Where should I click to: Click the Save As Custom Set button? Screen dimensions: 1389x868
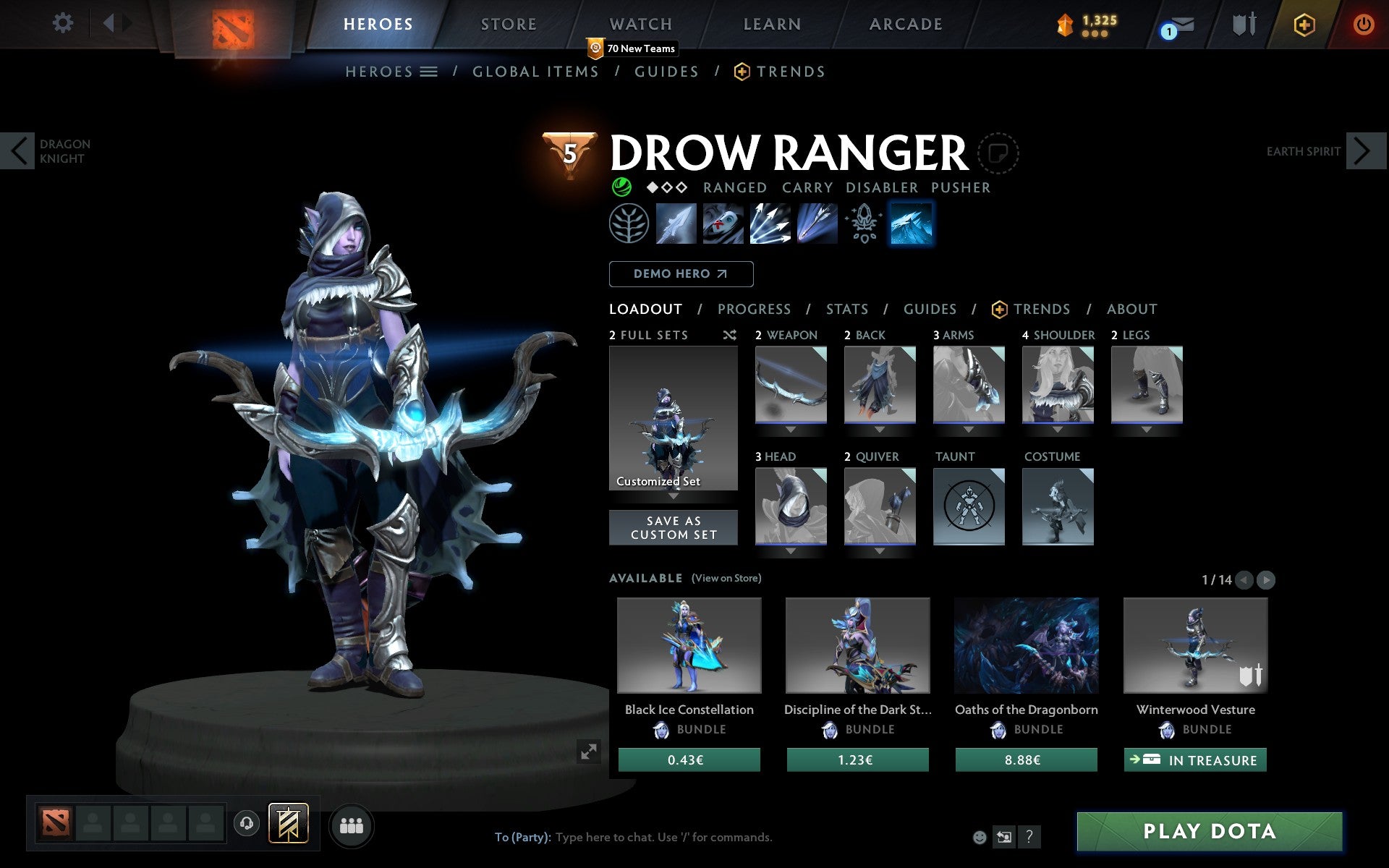coord(673,527)
